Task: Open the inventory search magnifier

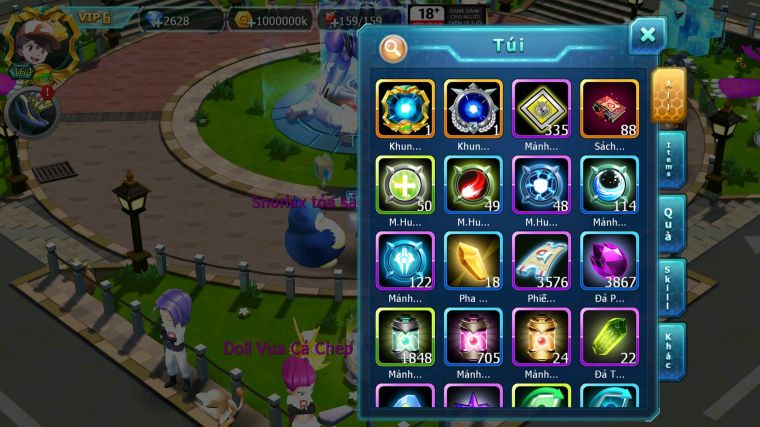Action: click(393, 47)
